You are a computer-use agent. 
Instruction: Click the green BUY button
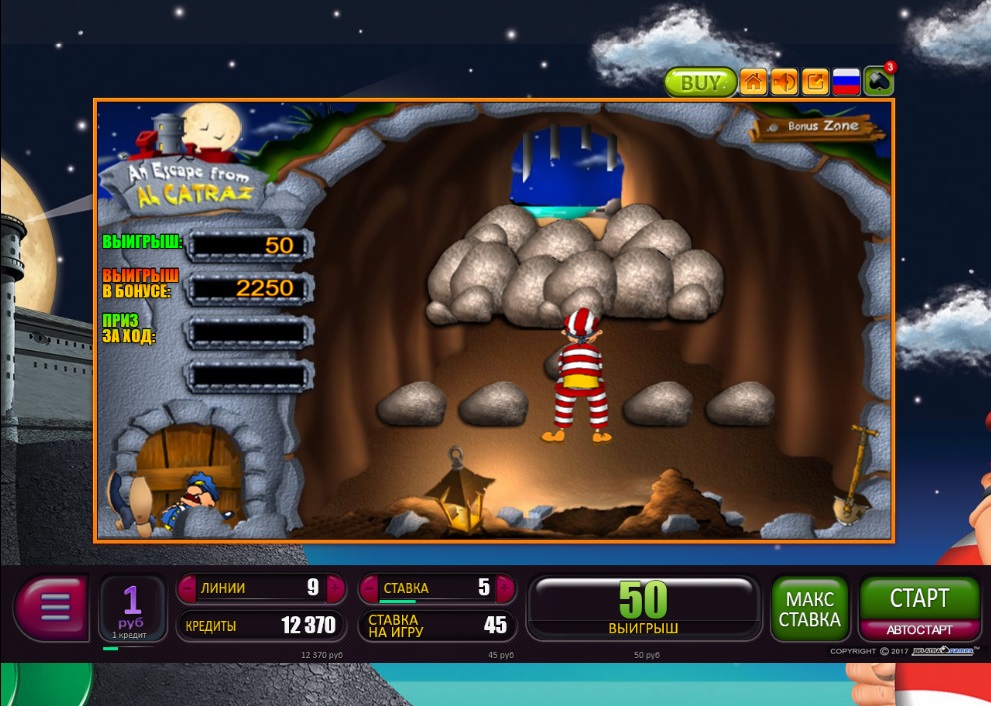[699, 82]
